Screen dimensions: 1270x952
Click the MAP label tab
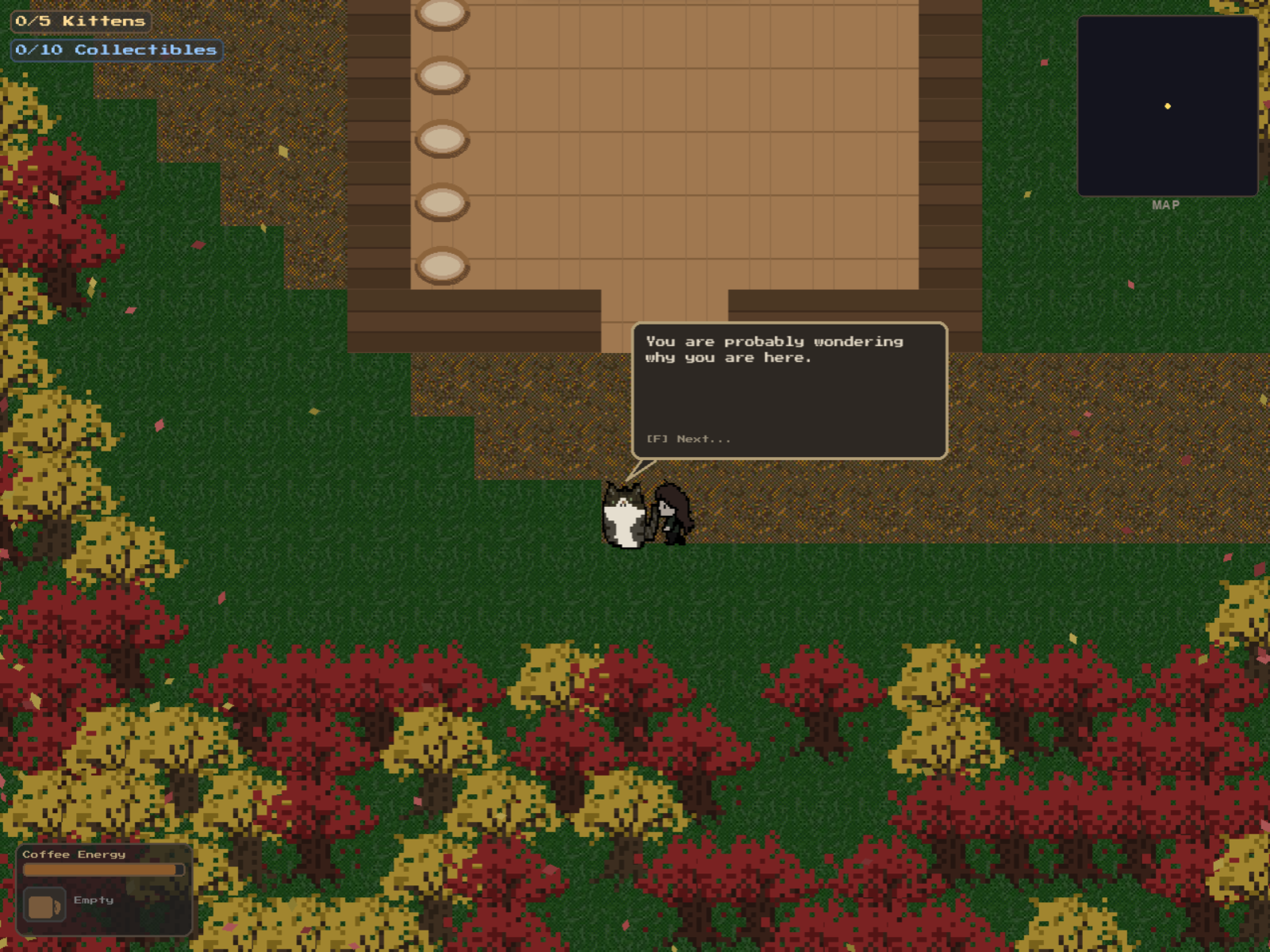coord(1166,205)
